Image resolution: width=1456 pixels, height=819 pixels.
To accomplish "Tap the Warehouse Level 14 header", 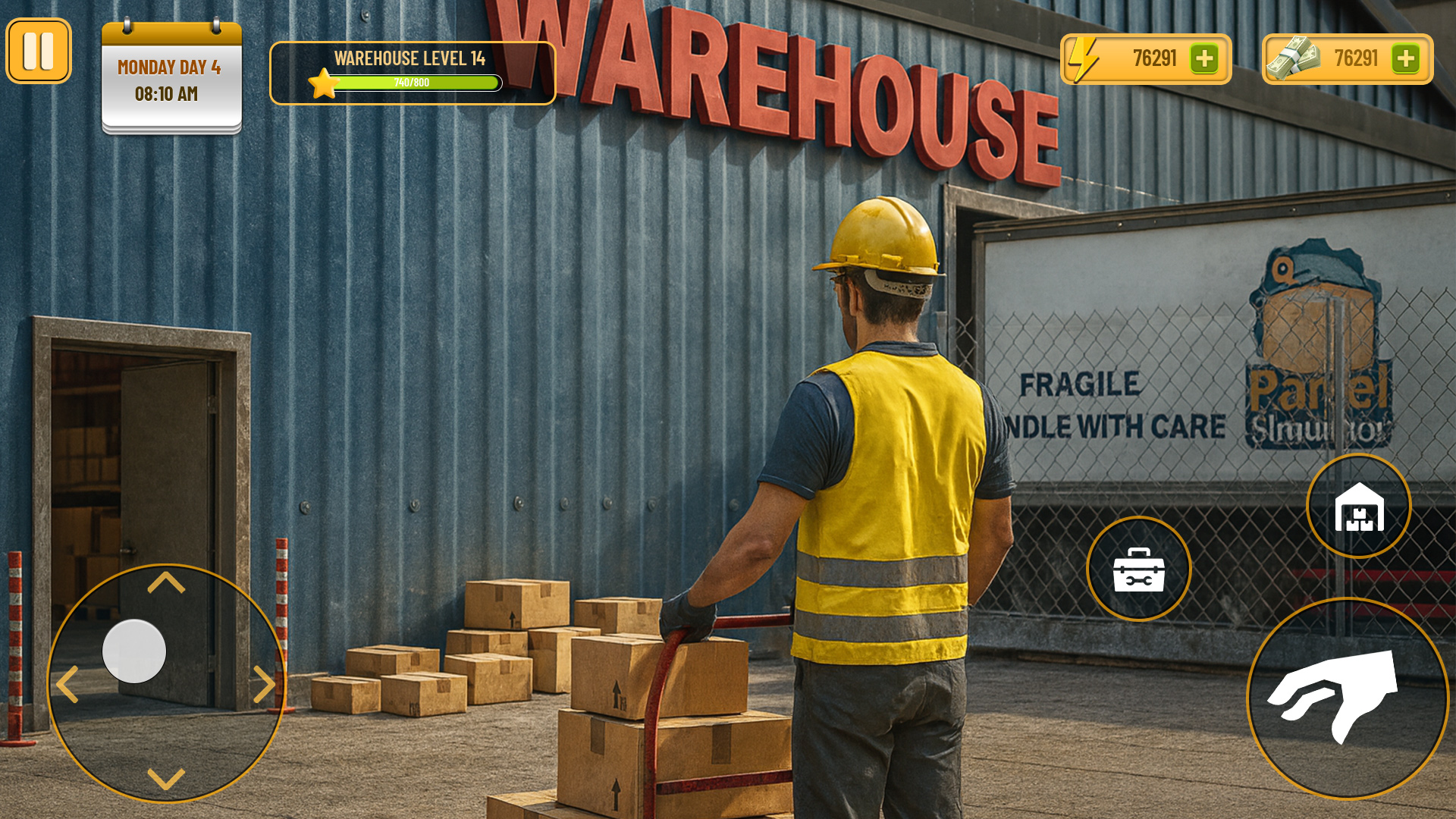I will point(412,56).
